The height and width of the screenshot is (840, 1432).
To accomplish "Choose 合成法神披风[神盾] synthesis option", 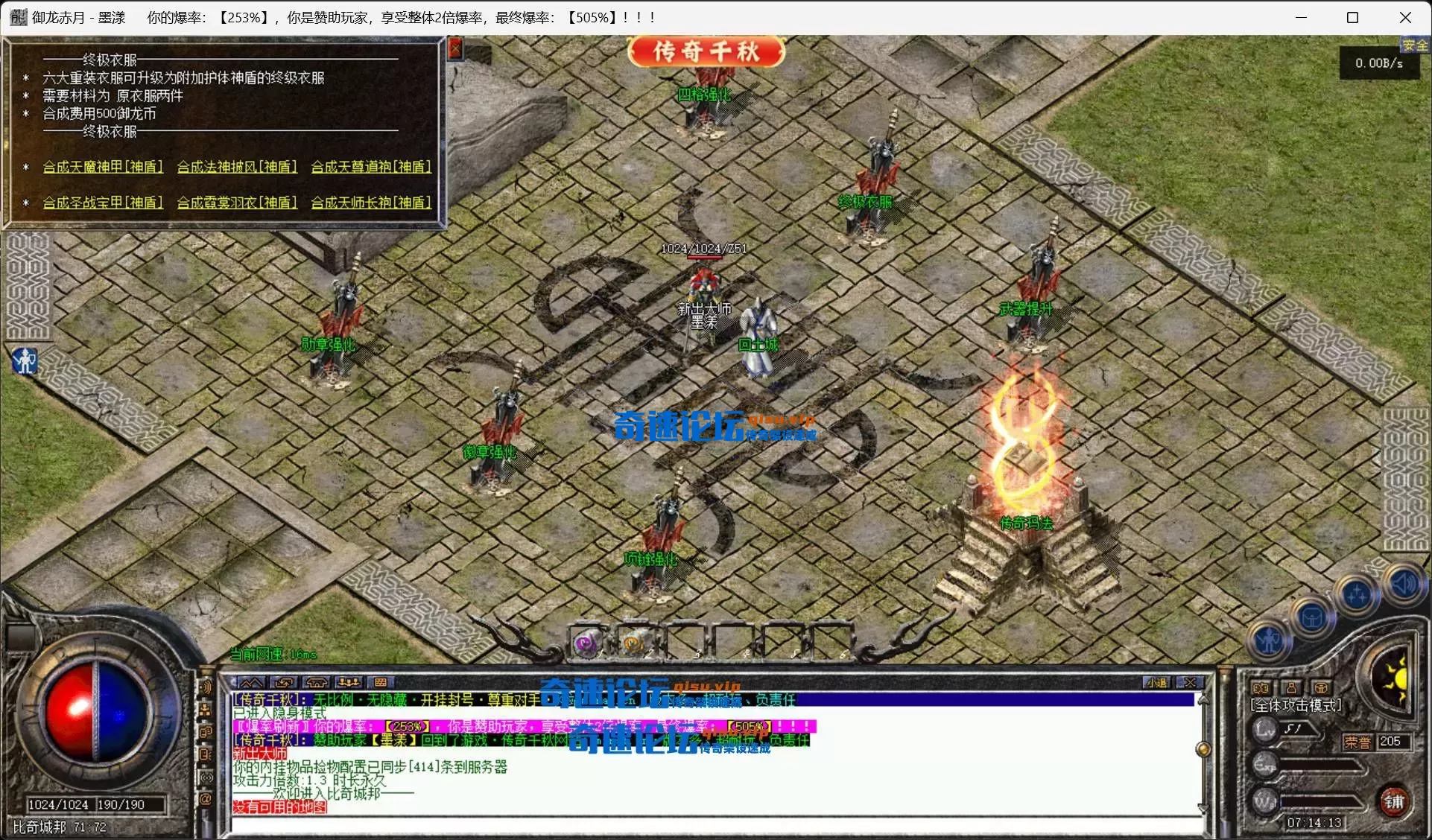I will coord(237,167).
